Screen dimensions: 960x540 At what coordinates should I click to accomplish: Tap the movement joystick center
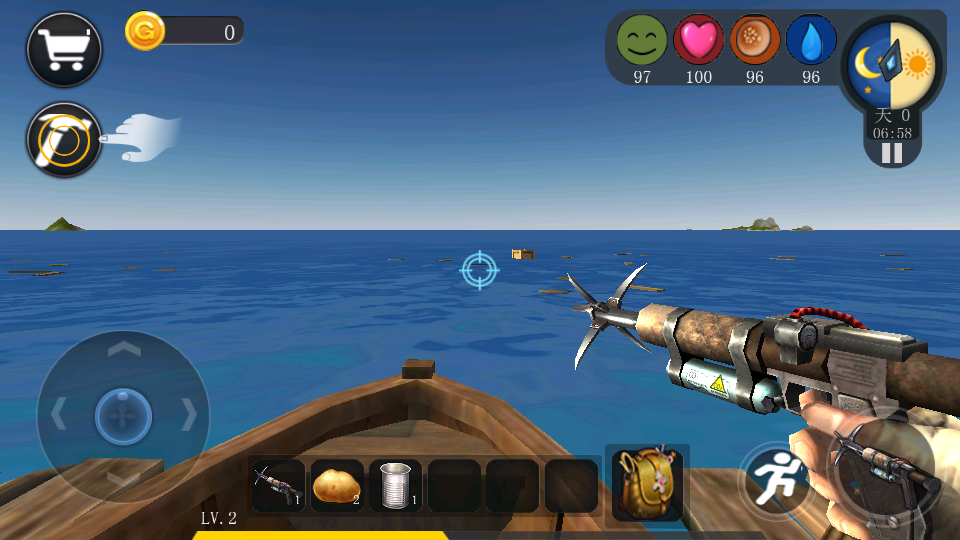pyautogui.click(x=123, y=414)
